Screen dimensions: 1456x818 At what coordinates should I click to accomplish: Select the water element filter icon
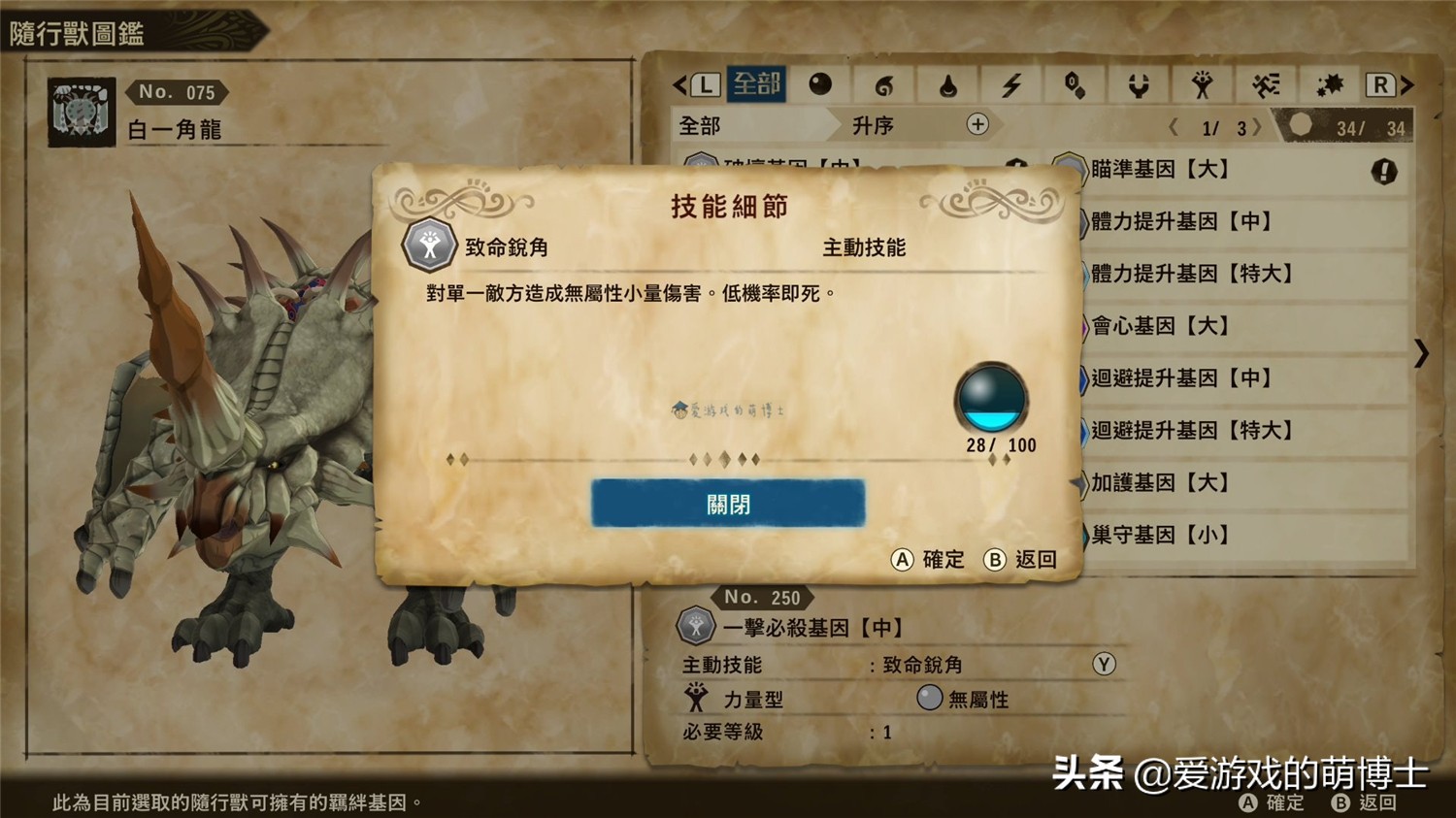pos(946,84)
